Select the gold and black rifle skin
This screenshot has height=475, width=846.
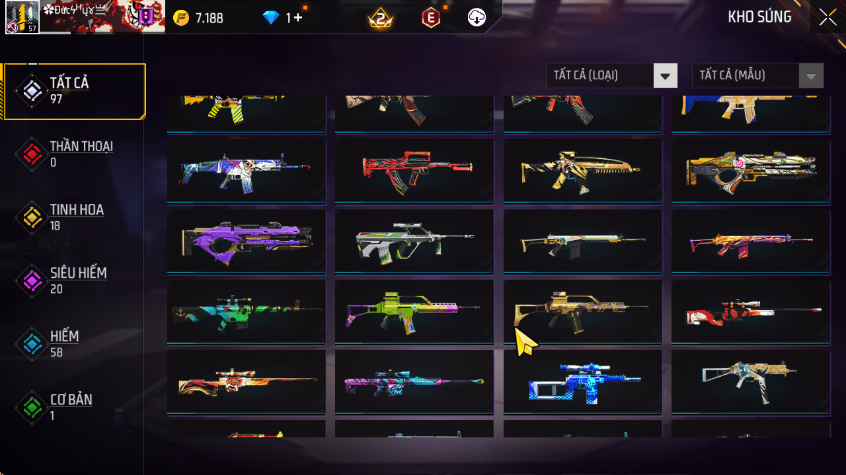tap(582, 311)
